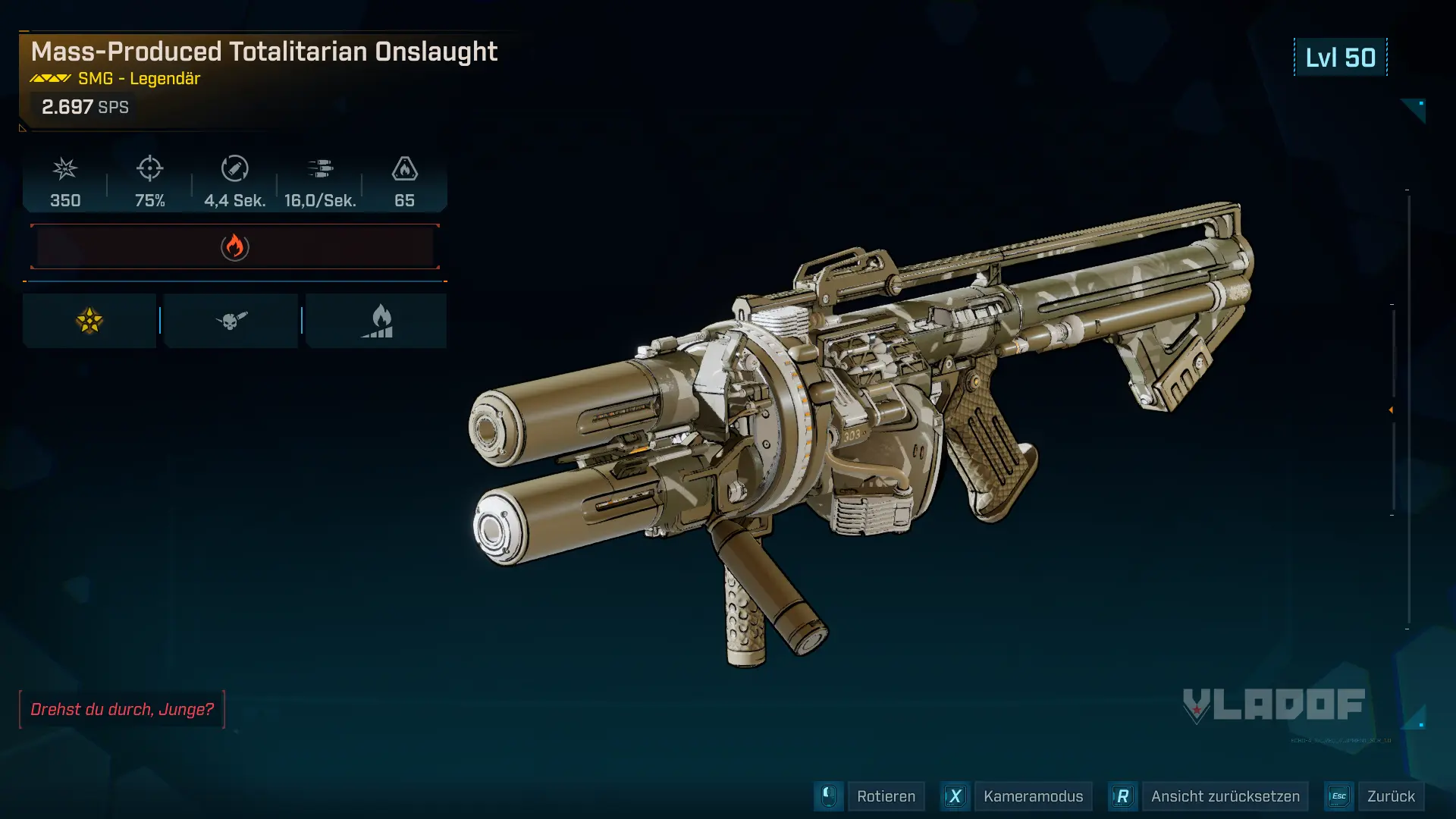Viewport: 1456px width, 819px height.
Task: Select the flame stat-bonus icon
Action: (x=377, y=319)
